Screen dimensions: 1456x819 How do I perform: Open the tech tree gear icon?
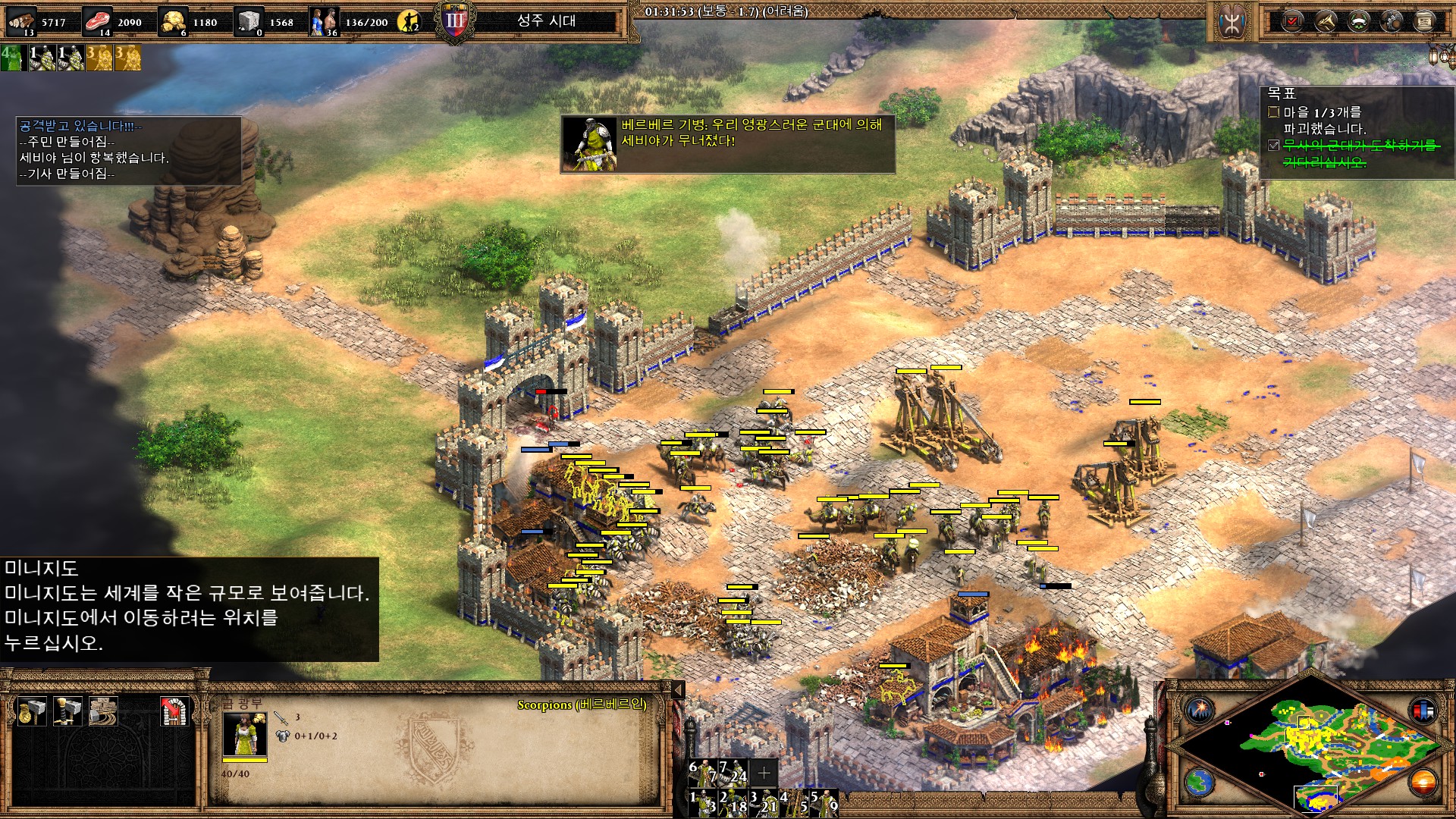tap(1392, 21)
